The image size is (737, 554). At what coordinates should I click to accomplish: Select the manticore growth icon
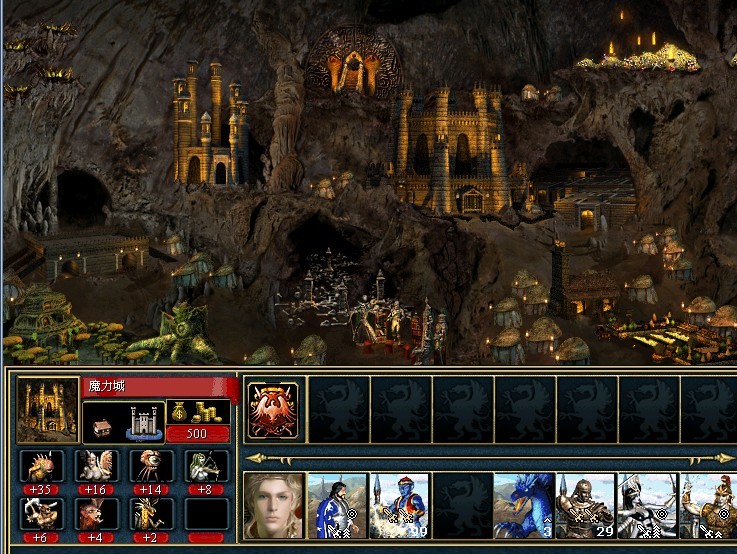coord(97,514)
